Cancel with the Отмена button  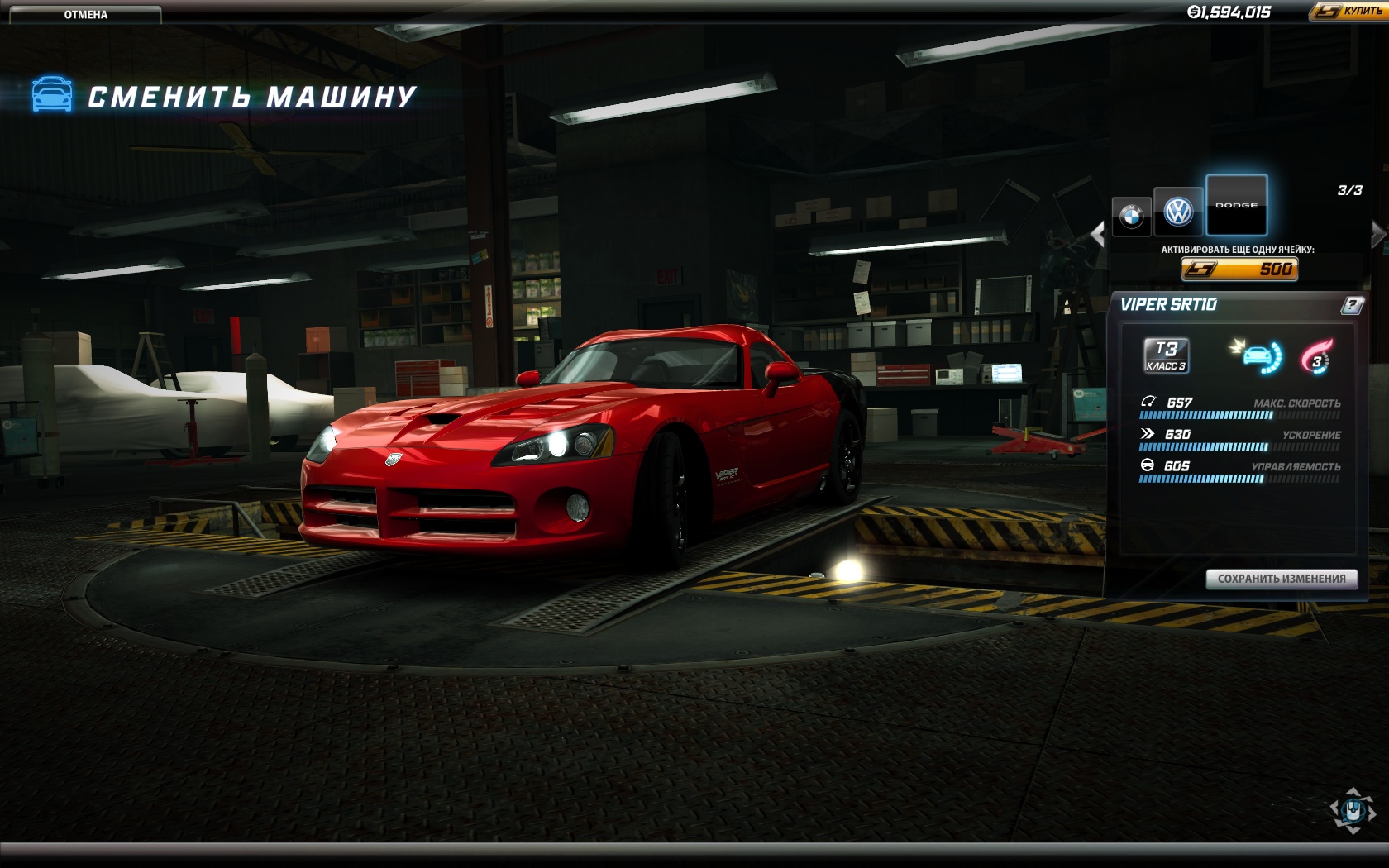(x=85, y=14)
